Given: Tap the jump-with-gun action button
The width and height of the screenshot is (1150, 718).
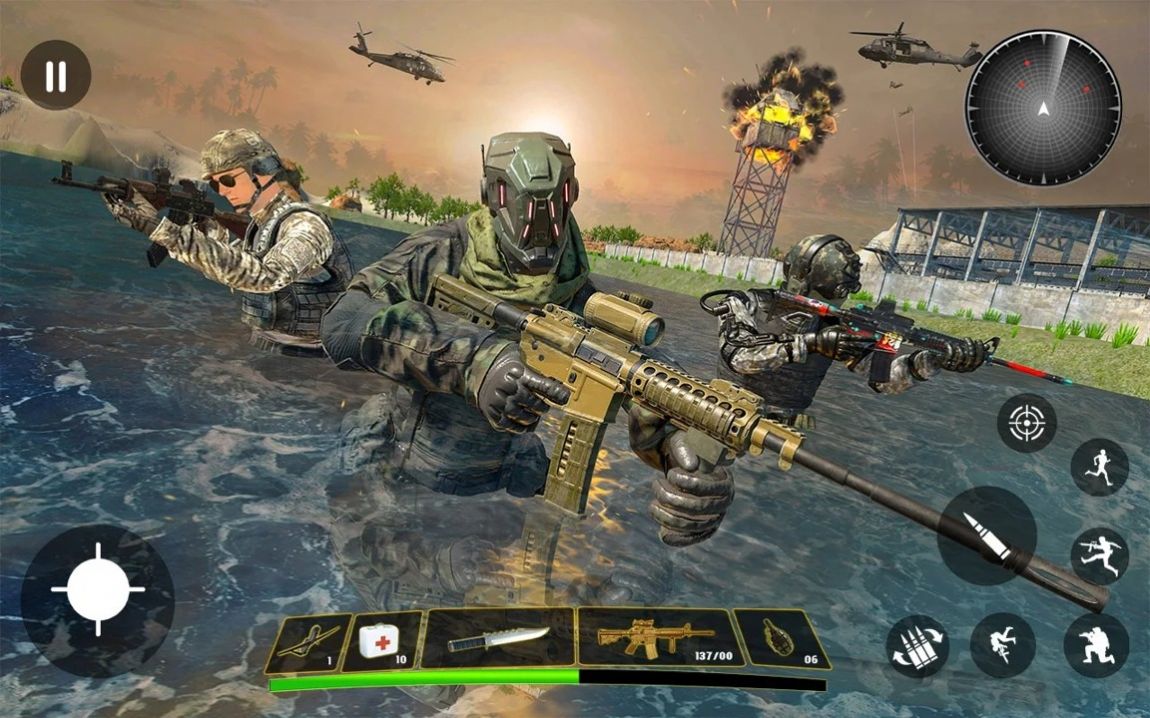Looking at the screenshot, I should pyautogui.click(x=1100, y=556).
